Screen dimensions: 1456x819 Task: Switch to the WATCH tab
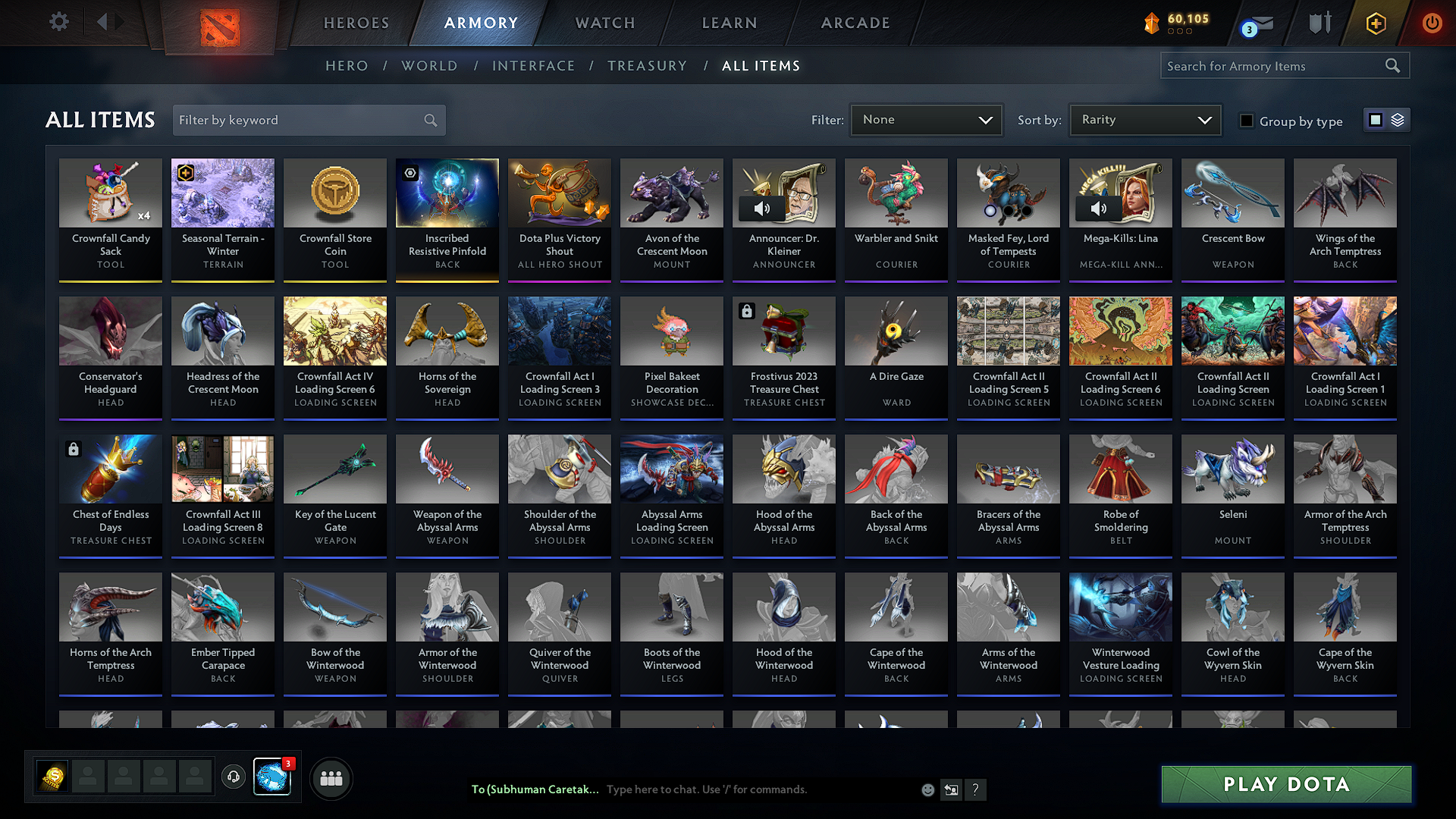604,23
